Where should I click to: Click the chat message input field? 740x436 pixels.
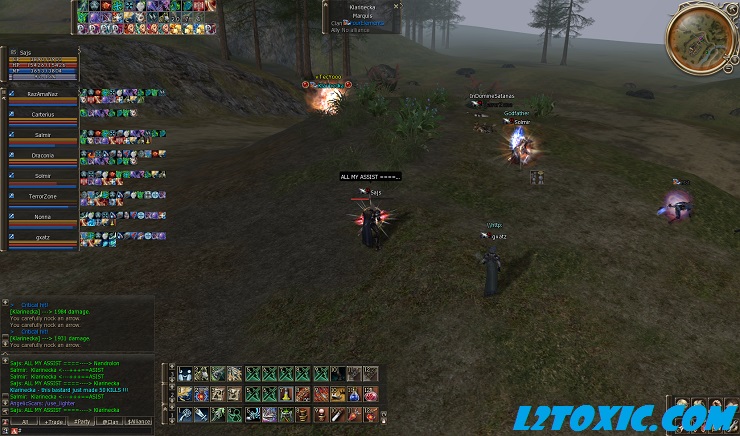[80, 431]
